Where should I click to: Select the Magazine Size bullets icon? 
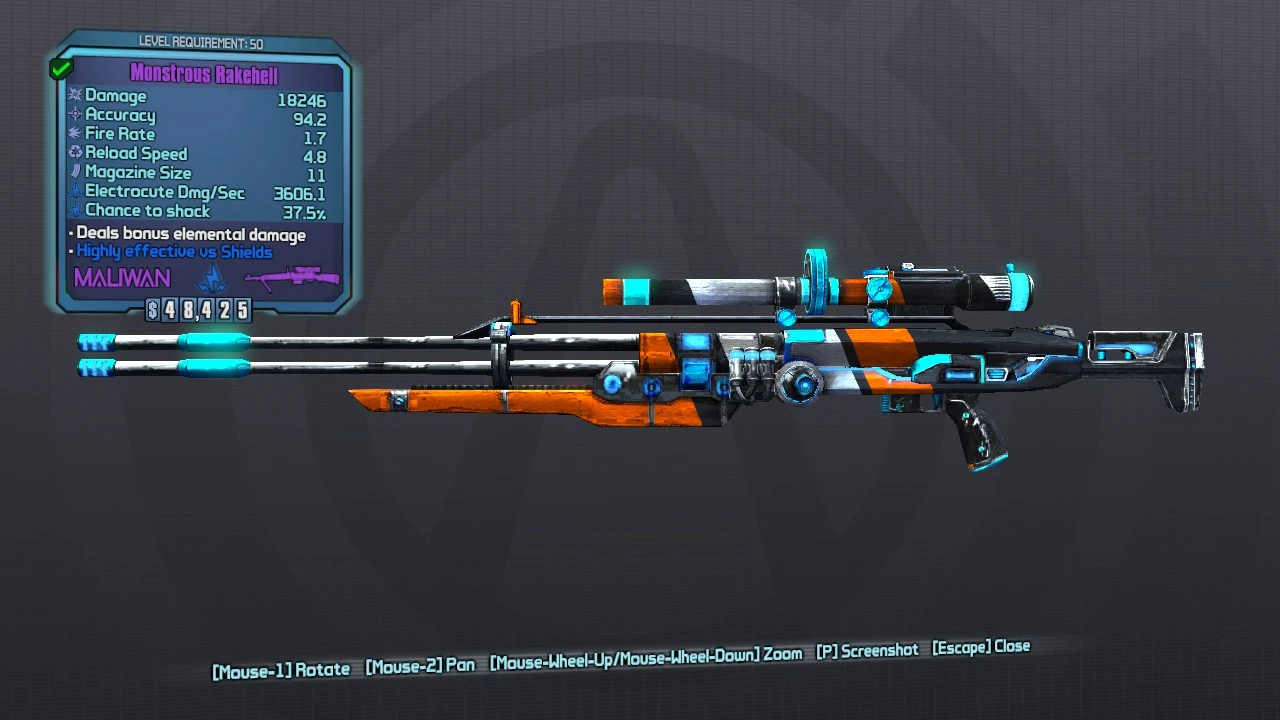[x=75, y=172]
